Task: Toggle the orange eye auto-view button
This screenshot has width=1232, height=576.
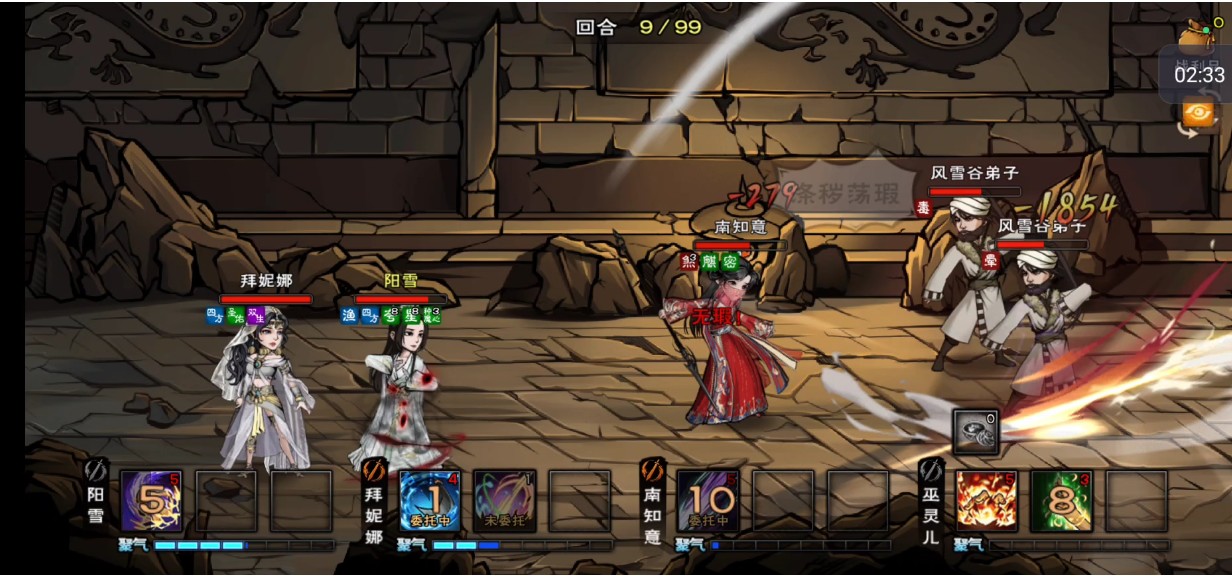Action: point(1198,113)
